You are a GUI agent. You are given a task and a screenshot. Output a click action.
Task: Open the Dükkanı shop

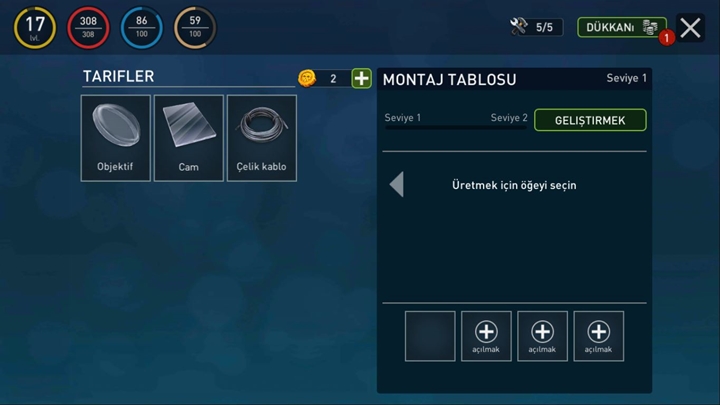pyautogui.click(x=621, y=28)
